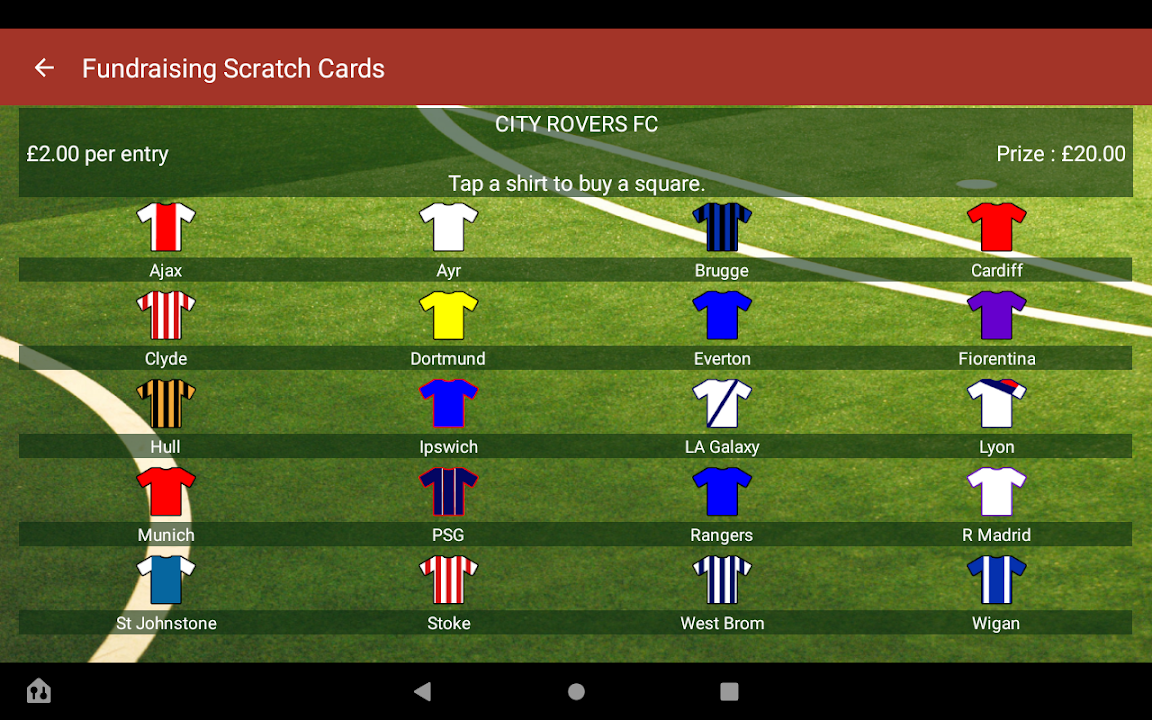Tap the PSG navy shirt
This screenshot has height=720, width=1152.
[x=448, y=491]
